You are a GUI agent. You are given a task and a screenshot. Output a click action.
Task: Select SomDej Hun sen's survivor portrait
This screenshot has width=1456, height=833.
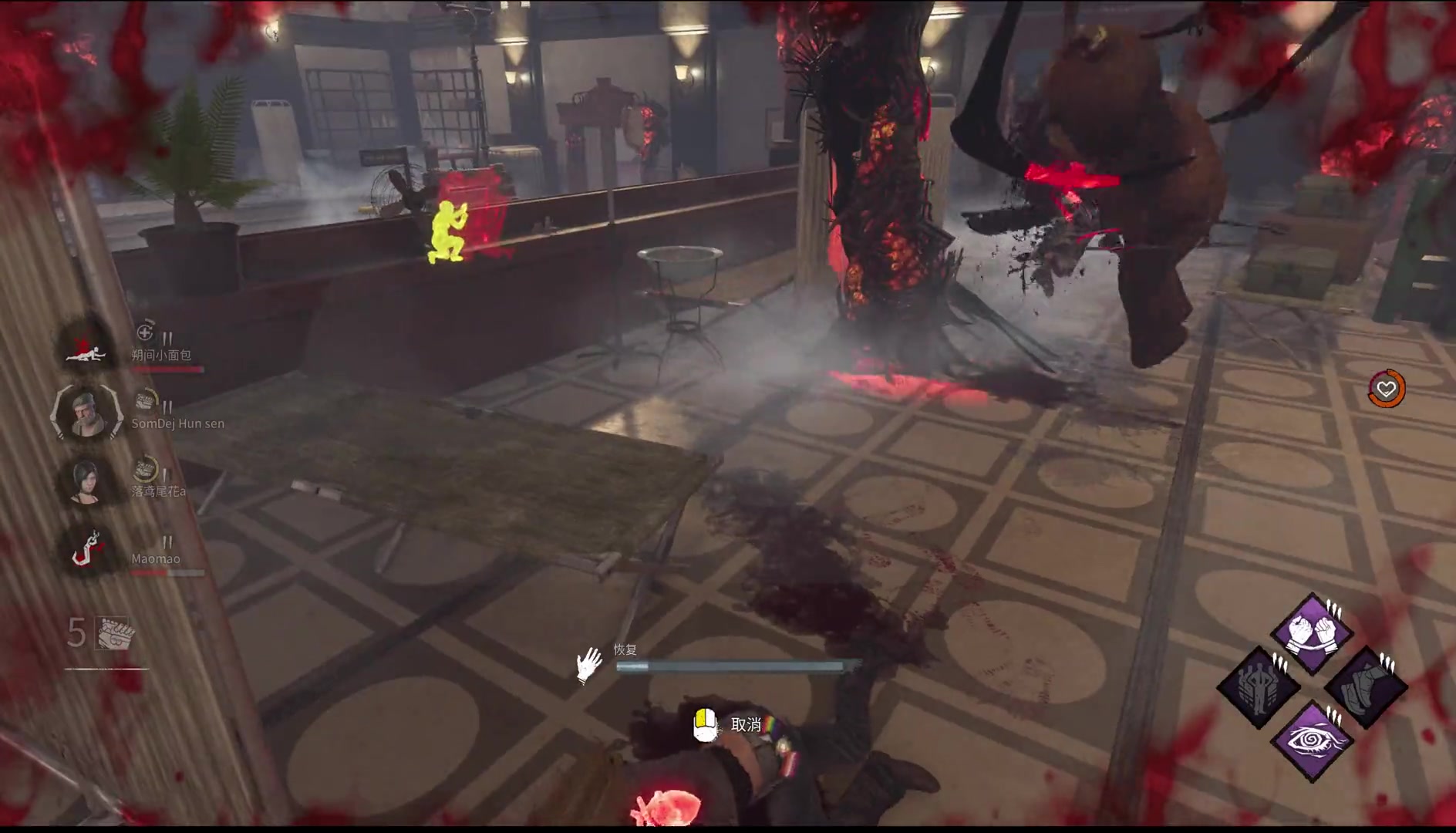(x=86, y=413)
